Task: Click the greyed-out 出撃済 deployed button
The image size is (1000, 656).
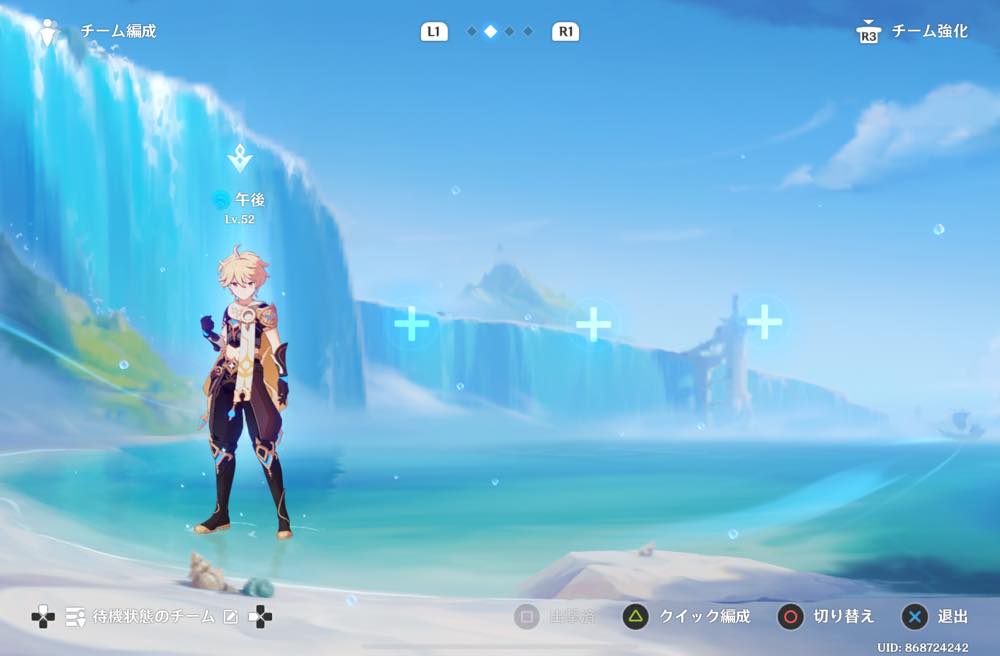Action: pos(555,617)
